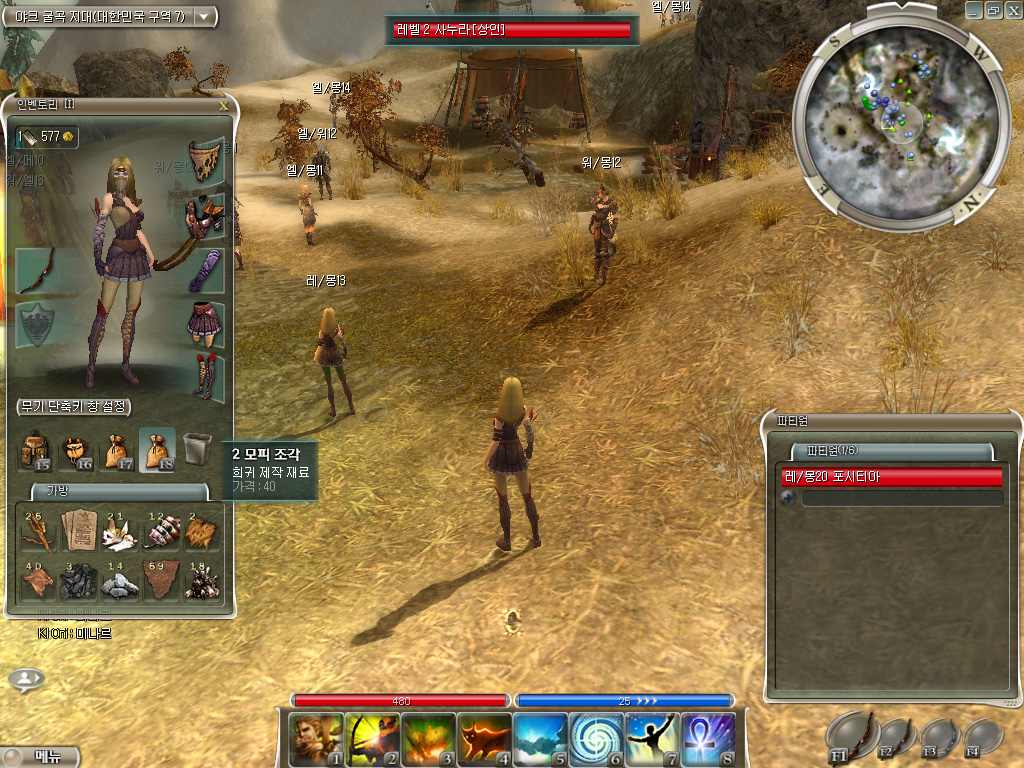Select the paper scrolls item in bag
Viewport: 1024px width, 768px height.
[77, 530]
